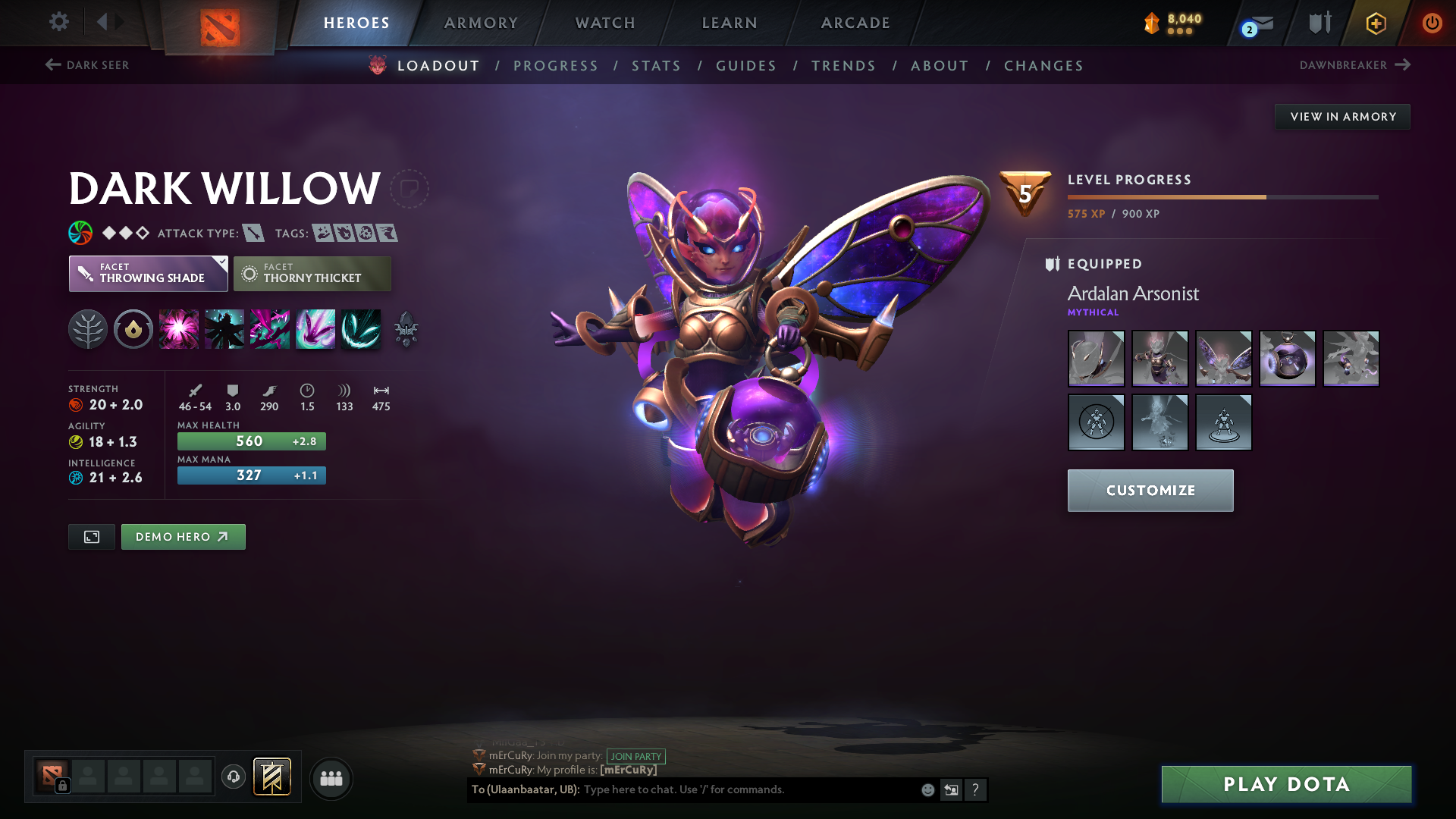The height and width of the screenshot is (819, 1456).
Task: Open the Throwing Shade facet dropdown
Action: (148, 273)
